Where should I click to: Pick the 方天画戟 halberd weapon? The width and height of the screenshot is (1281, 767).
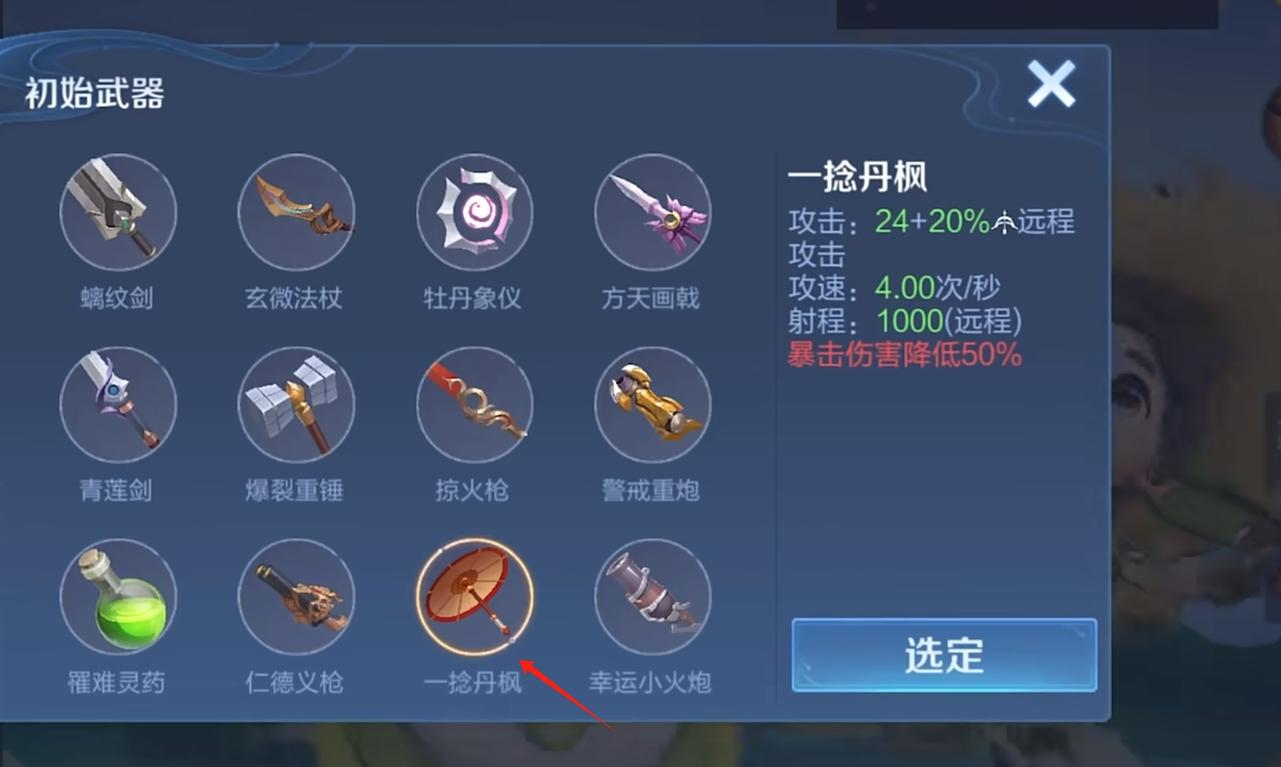point(652,212)
